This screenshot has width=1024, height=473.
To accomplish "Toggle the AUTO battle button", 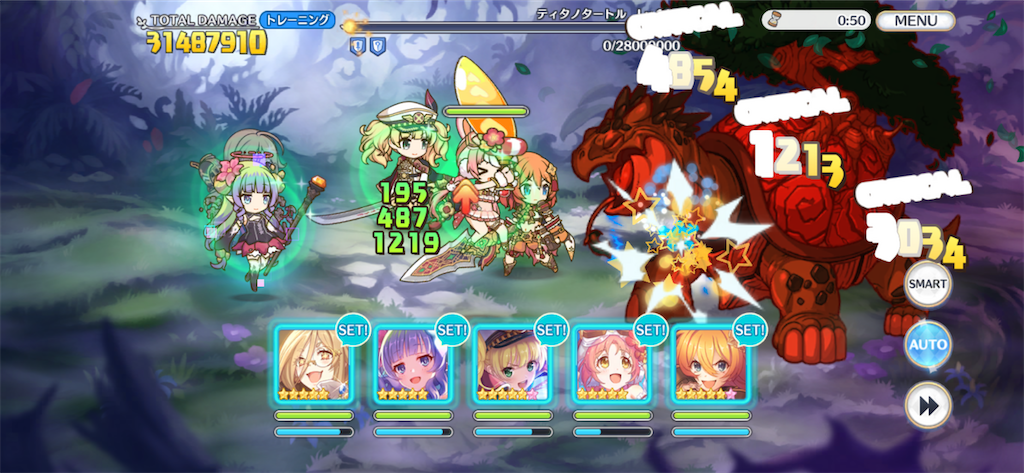I will 927,345.
